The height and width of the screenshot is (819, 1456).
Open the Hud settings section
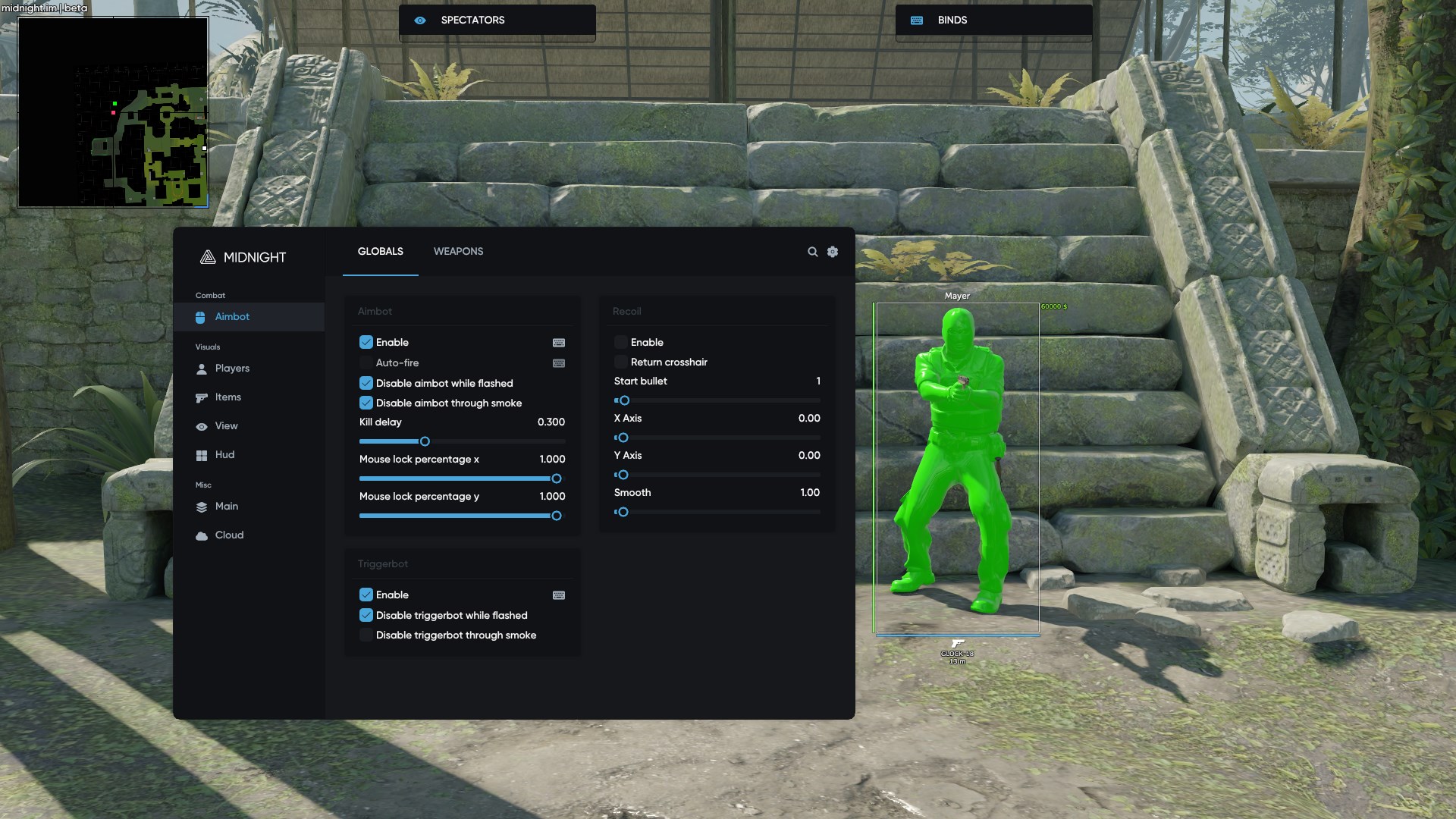(x=225, y=455)
